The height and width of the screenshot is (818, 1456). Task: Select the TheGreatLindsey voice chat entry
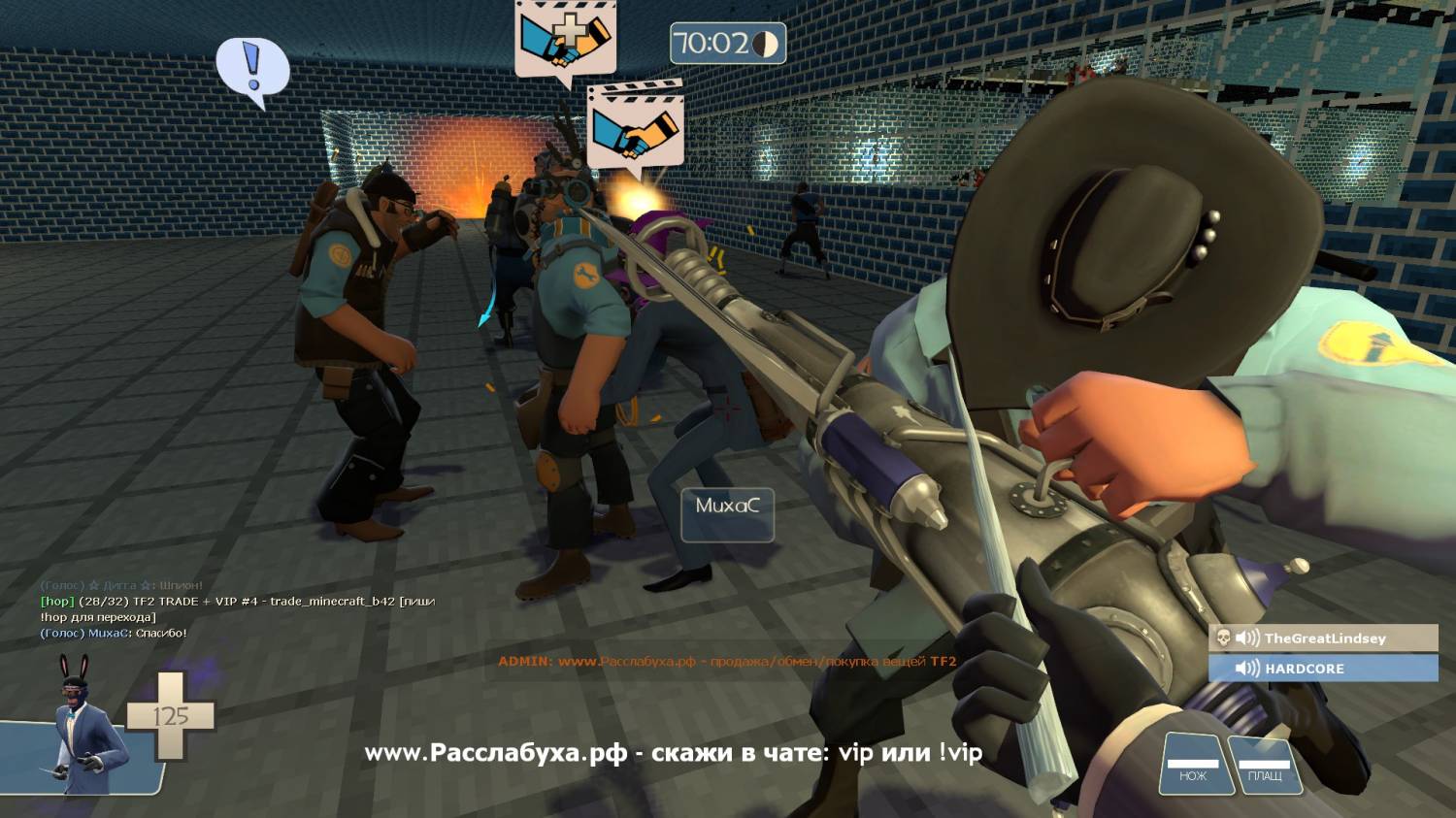[1322, 638]
